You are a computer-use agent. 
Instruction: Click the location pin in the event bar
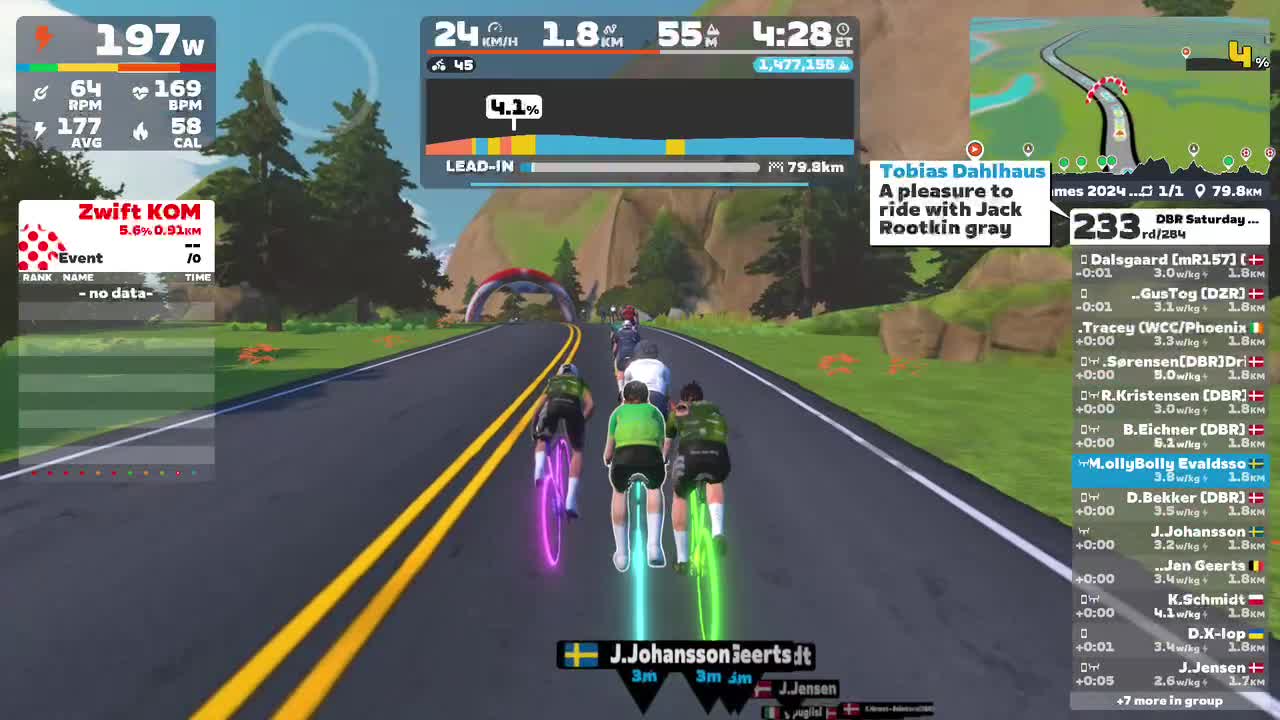point(1200,191)
